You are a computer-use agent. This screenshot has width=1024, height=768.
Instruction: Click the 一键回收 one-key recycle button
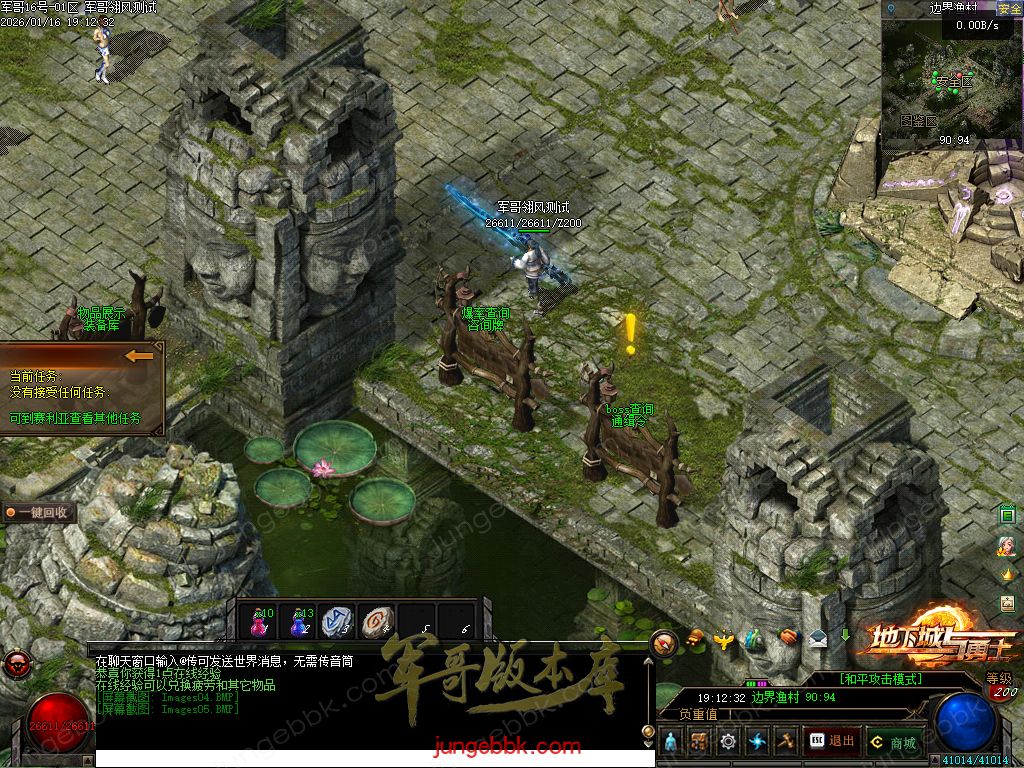(40, 513)
